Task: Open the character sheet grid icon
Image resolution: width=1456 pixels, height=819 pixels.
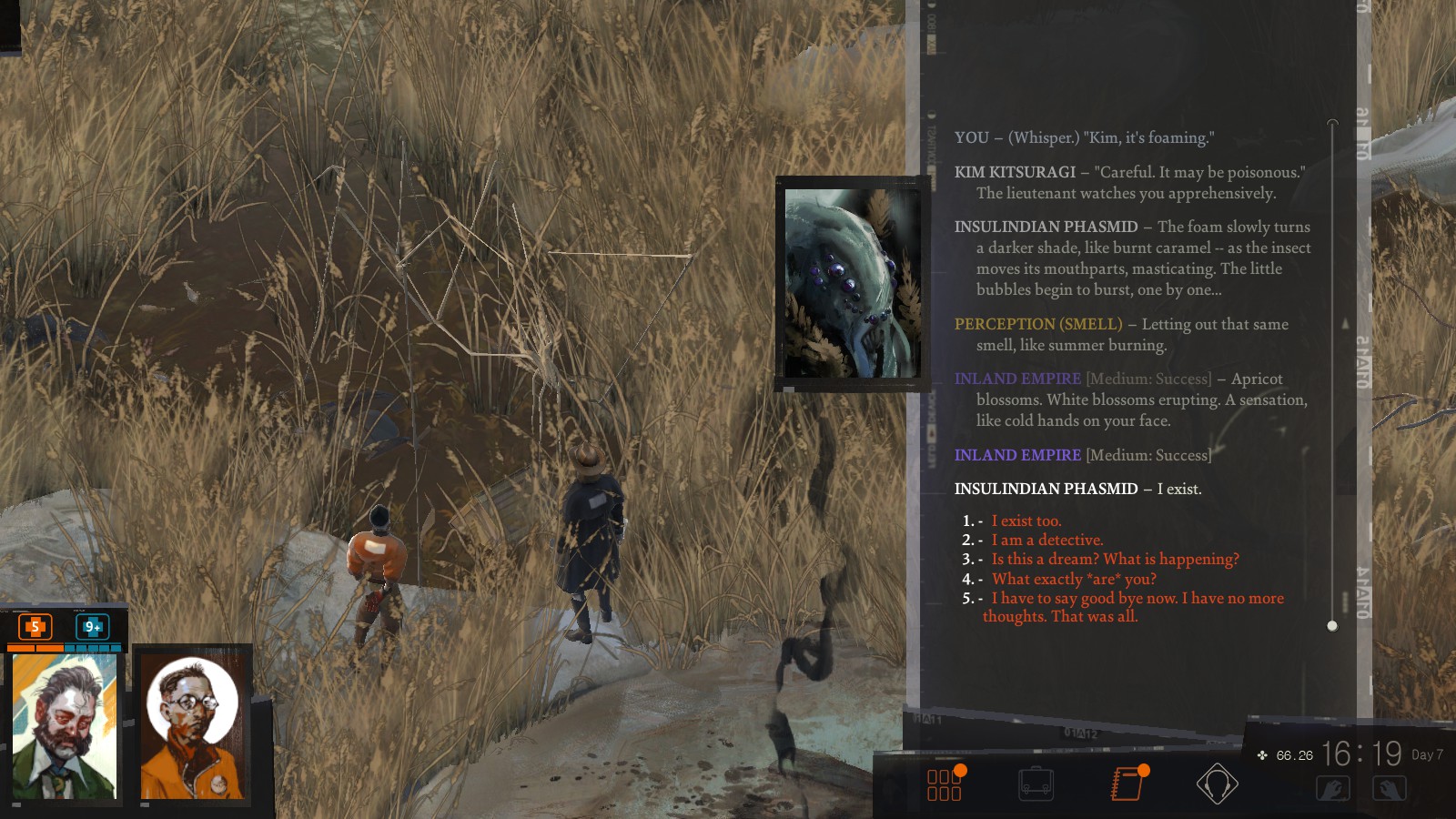Action: [x=945, y=784]
